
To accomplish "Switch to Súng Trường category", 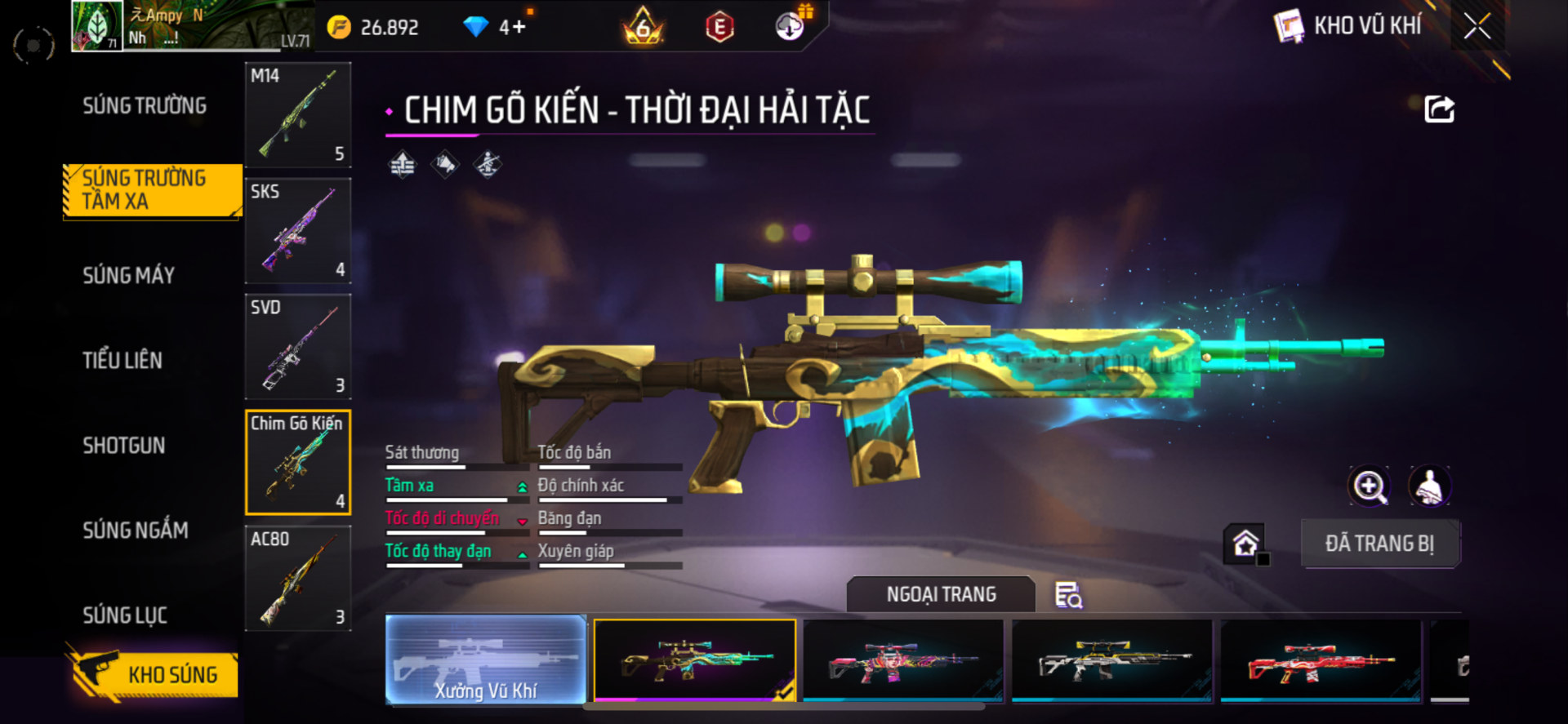I will pos(145,105).
